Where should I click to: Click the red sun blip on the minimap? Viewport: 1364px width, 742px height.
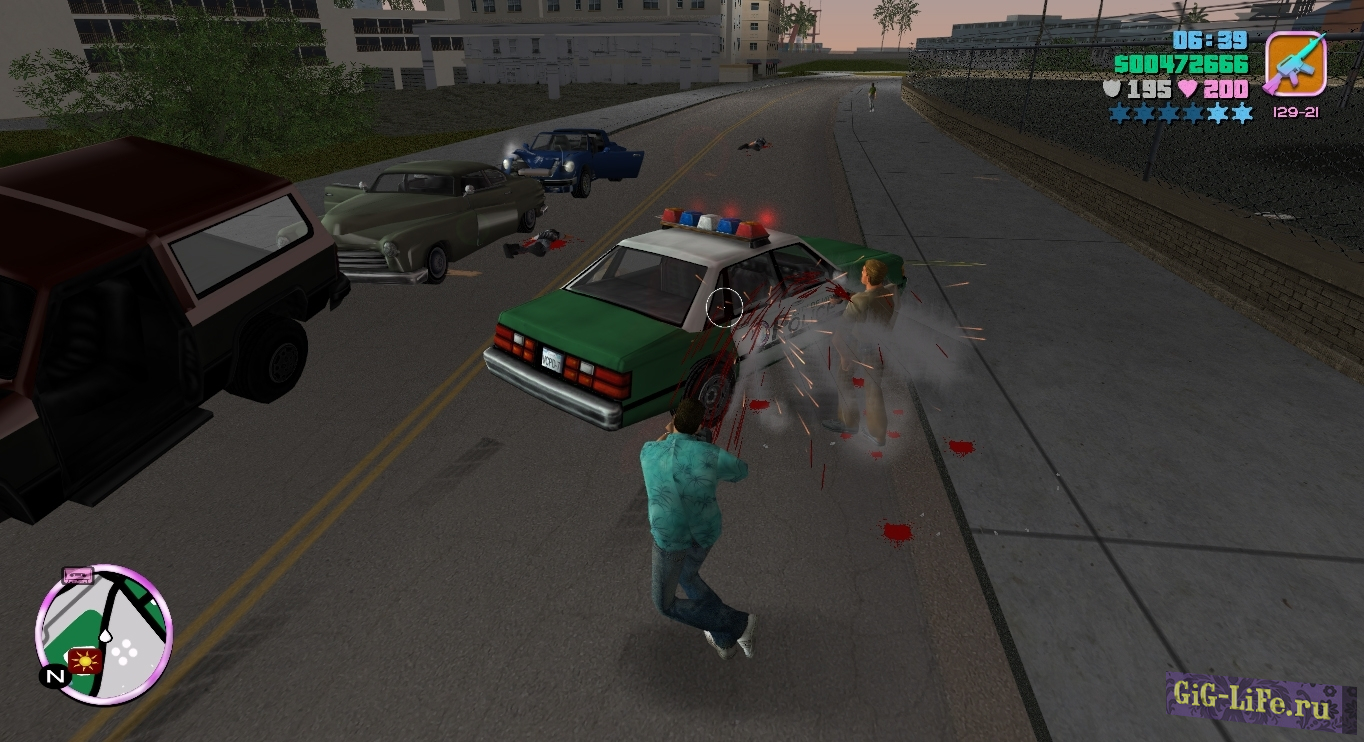pyautogui.click(x=85, y=660)
